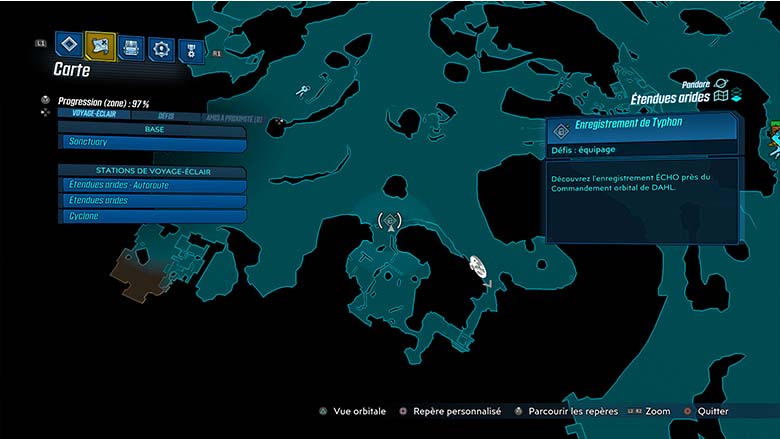Select the Cyclone fast travel station
780x439 pixels.
pyautogui.click(x=153, y=216)
